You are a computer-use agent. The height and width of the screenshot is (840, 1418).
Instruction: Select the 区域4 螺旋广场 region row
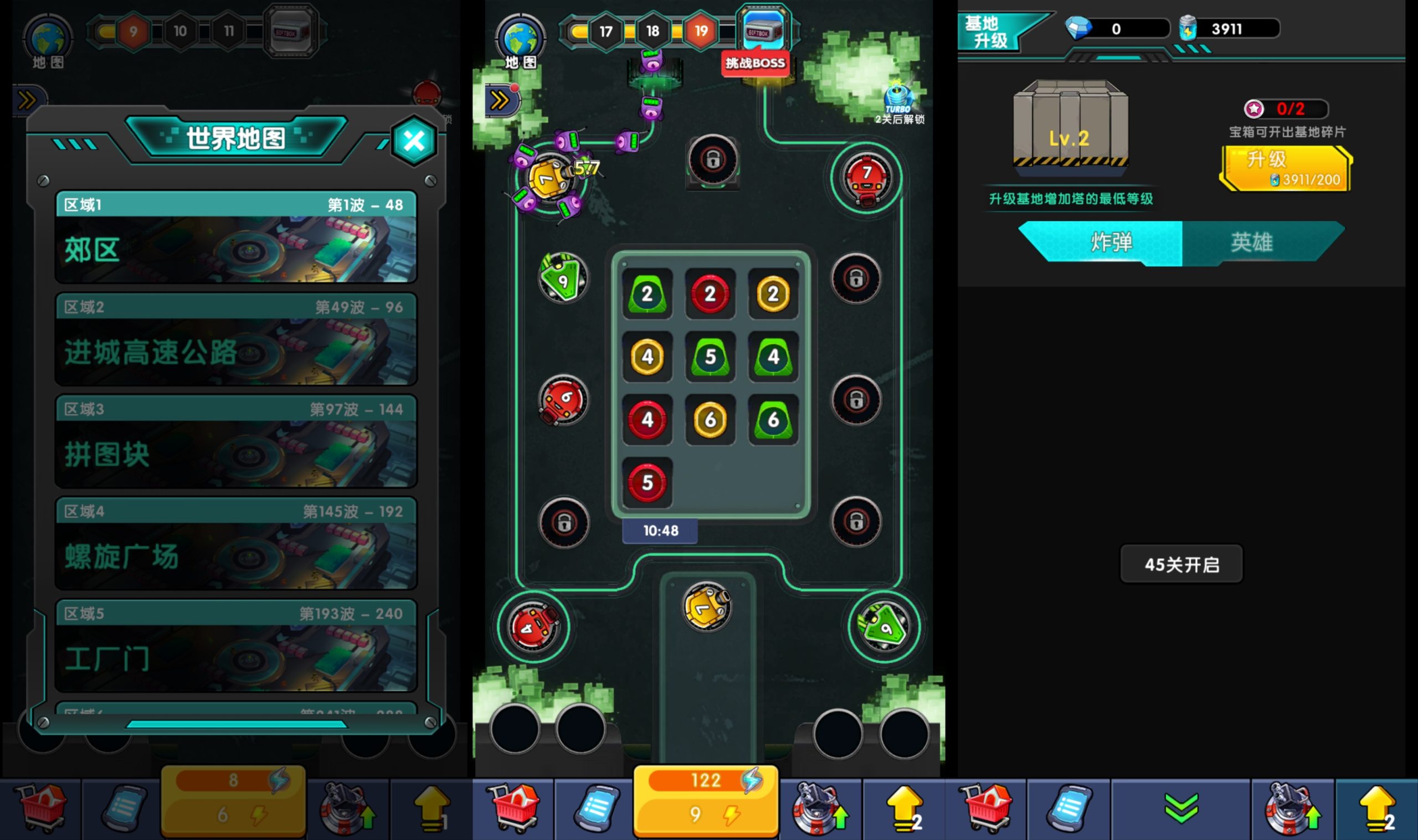click(235, 543)
